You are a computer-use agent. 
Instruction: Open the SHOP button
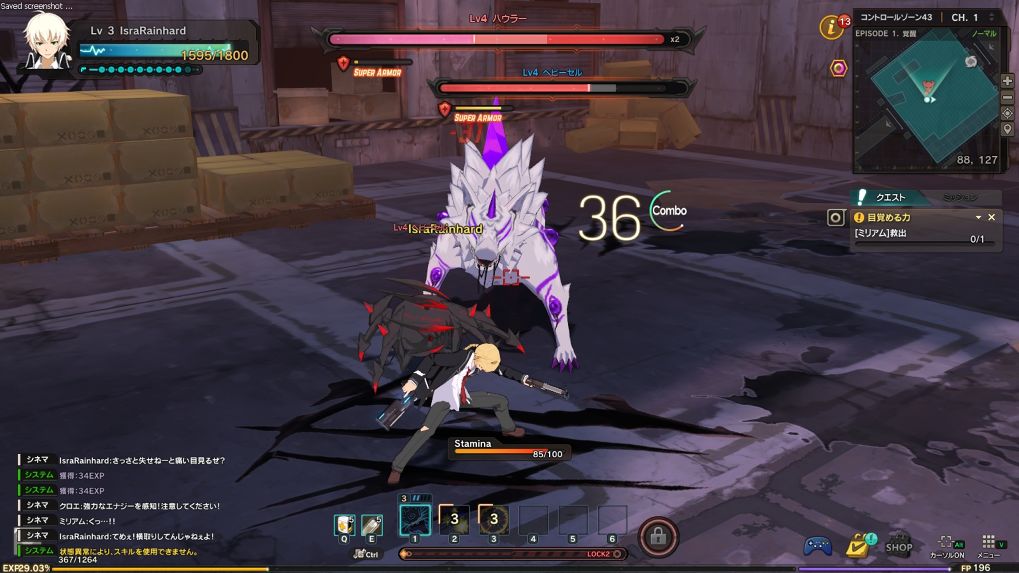click(x=898, y=543)
